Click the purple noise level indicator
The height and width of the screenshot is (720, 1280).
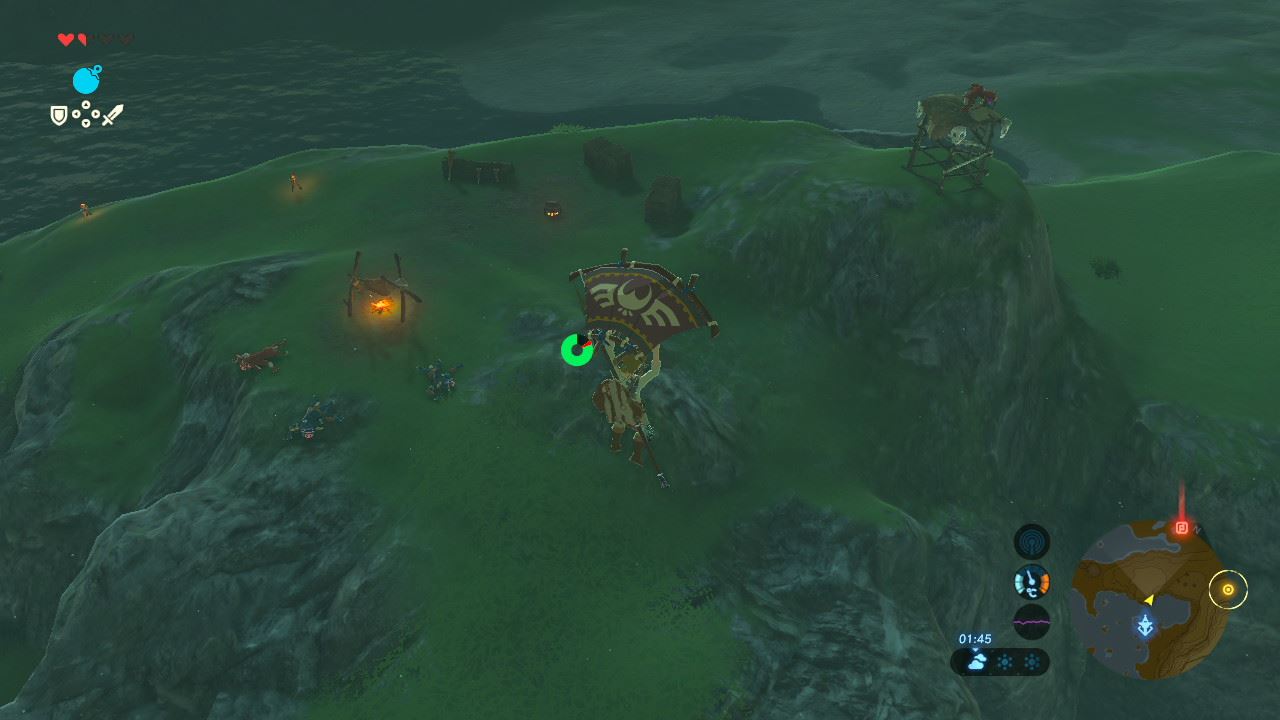click(1032, 620)
